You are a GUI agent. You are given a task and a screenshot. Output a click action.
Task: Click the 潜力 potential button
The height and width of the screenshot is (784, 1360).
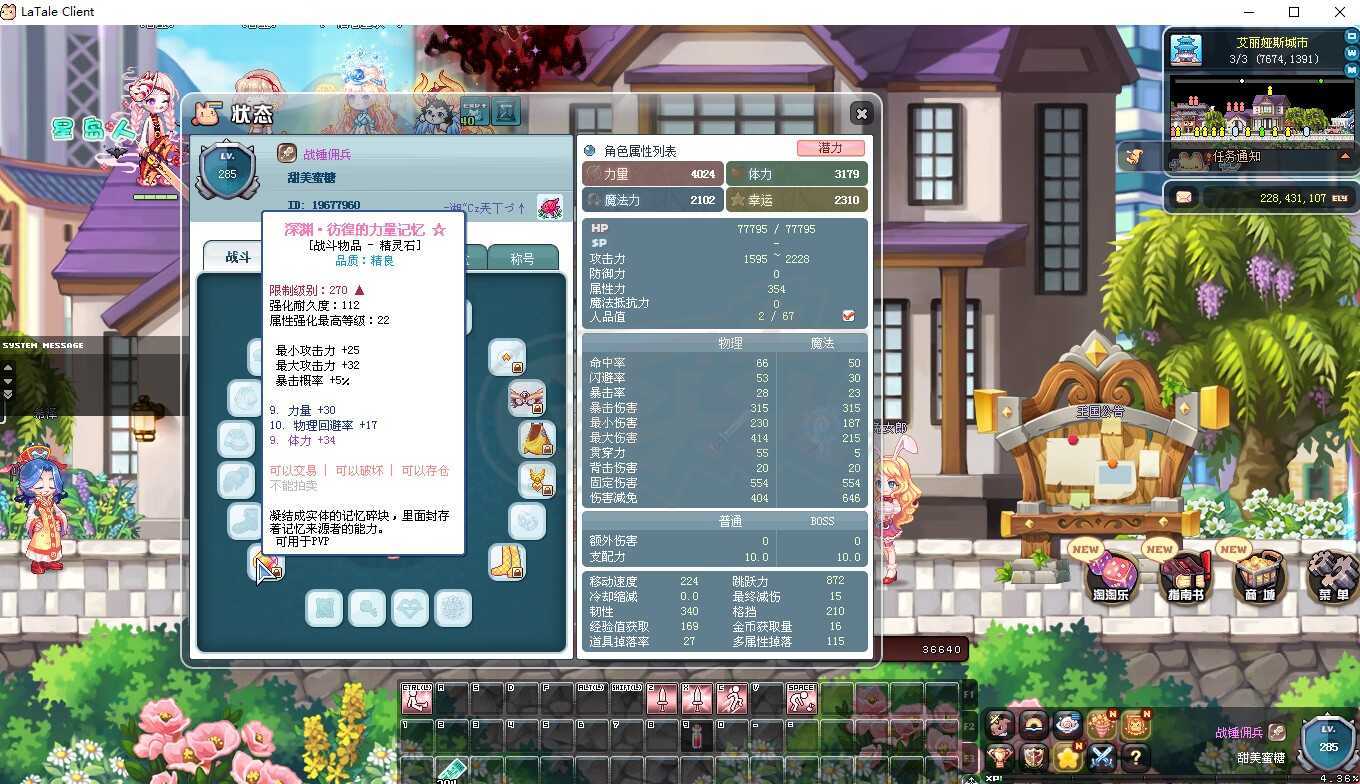[x=833, y=147]
